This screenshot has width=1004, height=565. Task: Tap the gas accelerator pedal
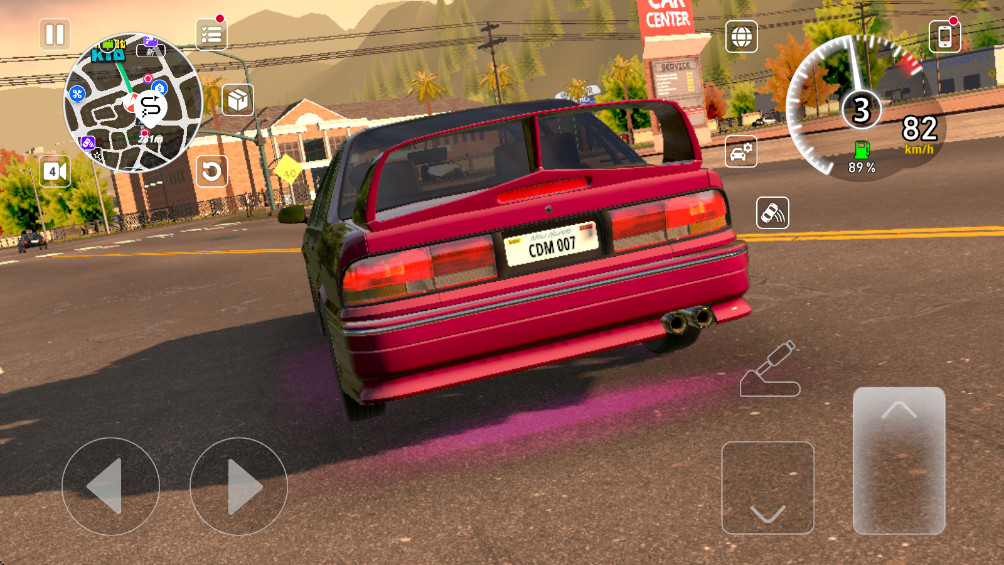(x=898, y=460)
